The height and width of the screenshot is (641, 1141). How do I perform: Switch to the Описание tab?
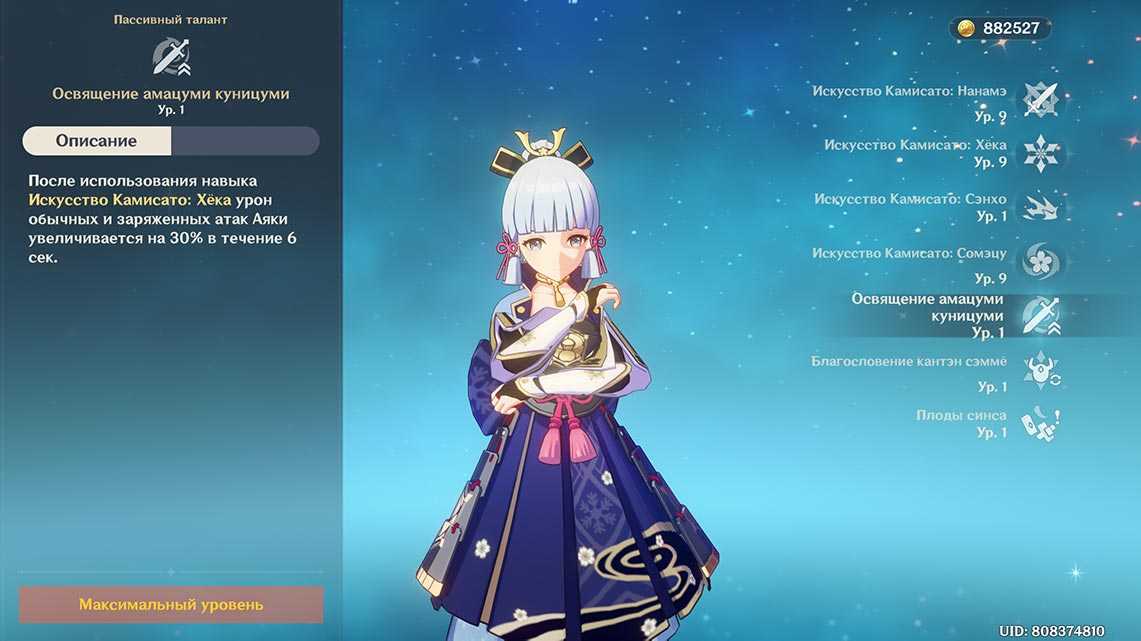[97, 141]
